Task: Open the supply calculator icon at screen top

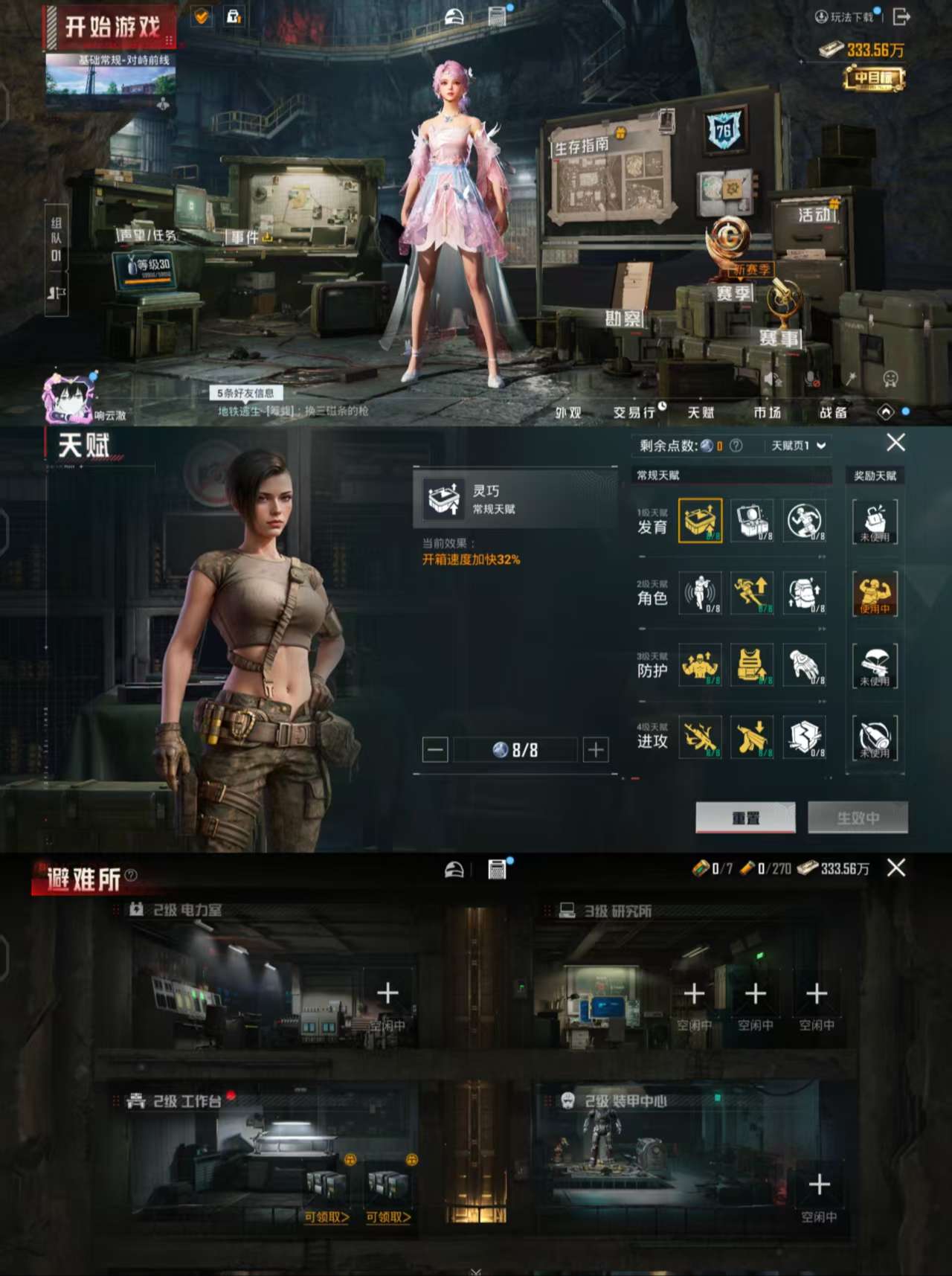Action: (495, 15)
